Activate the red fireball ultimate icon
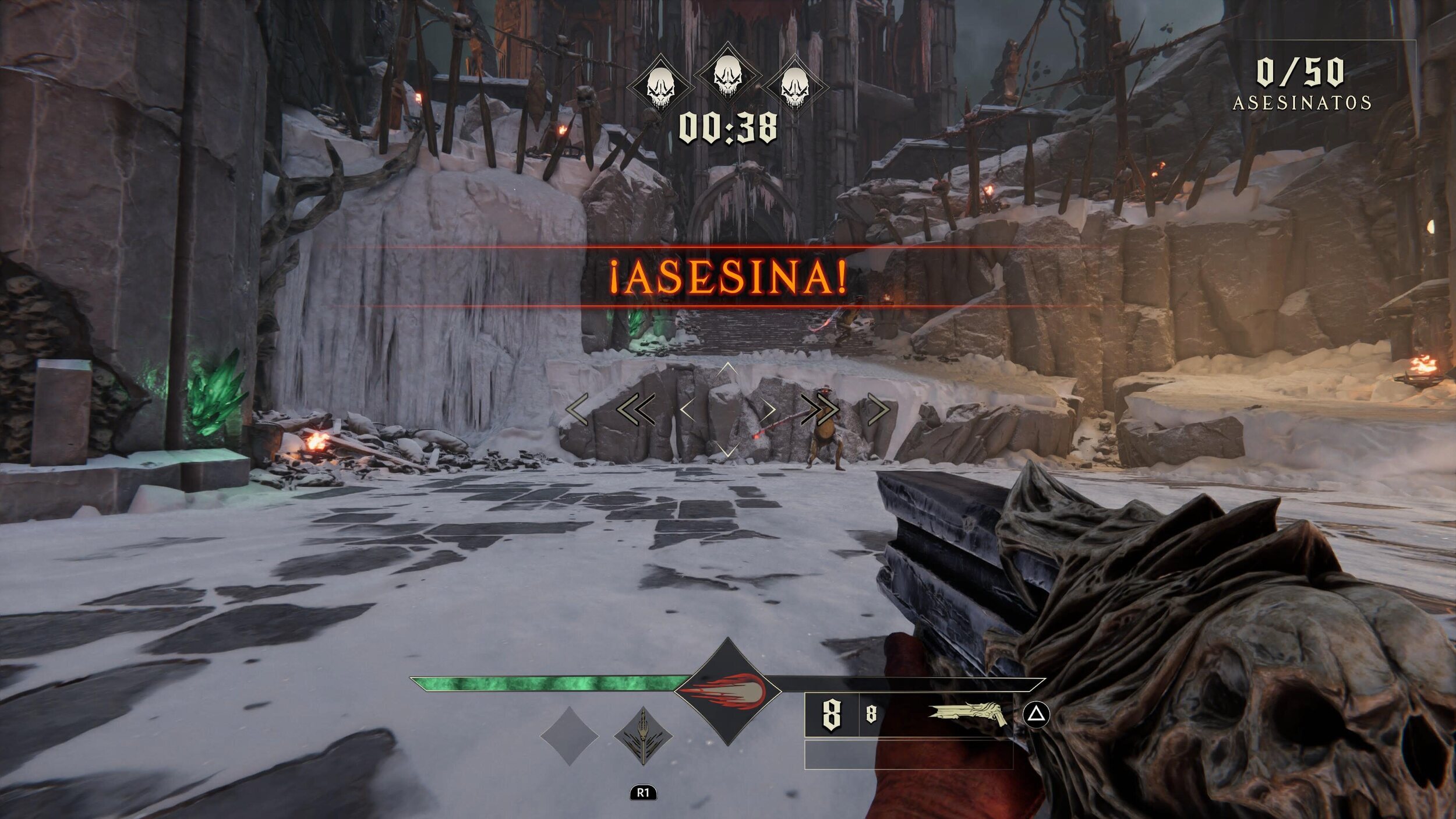This screenshot has width=1456, height=819. tap(727, 691)
